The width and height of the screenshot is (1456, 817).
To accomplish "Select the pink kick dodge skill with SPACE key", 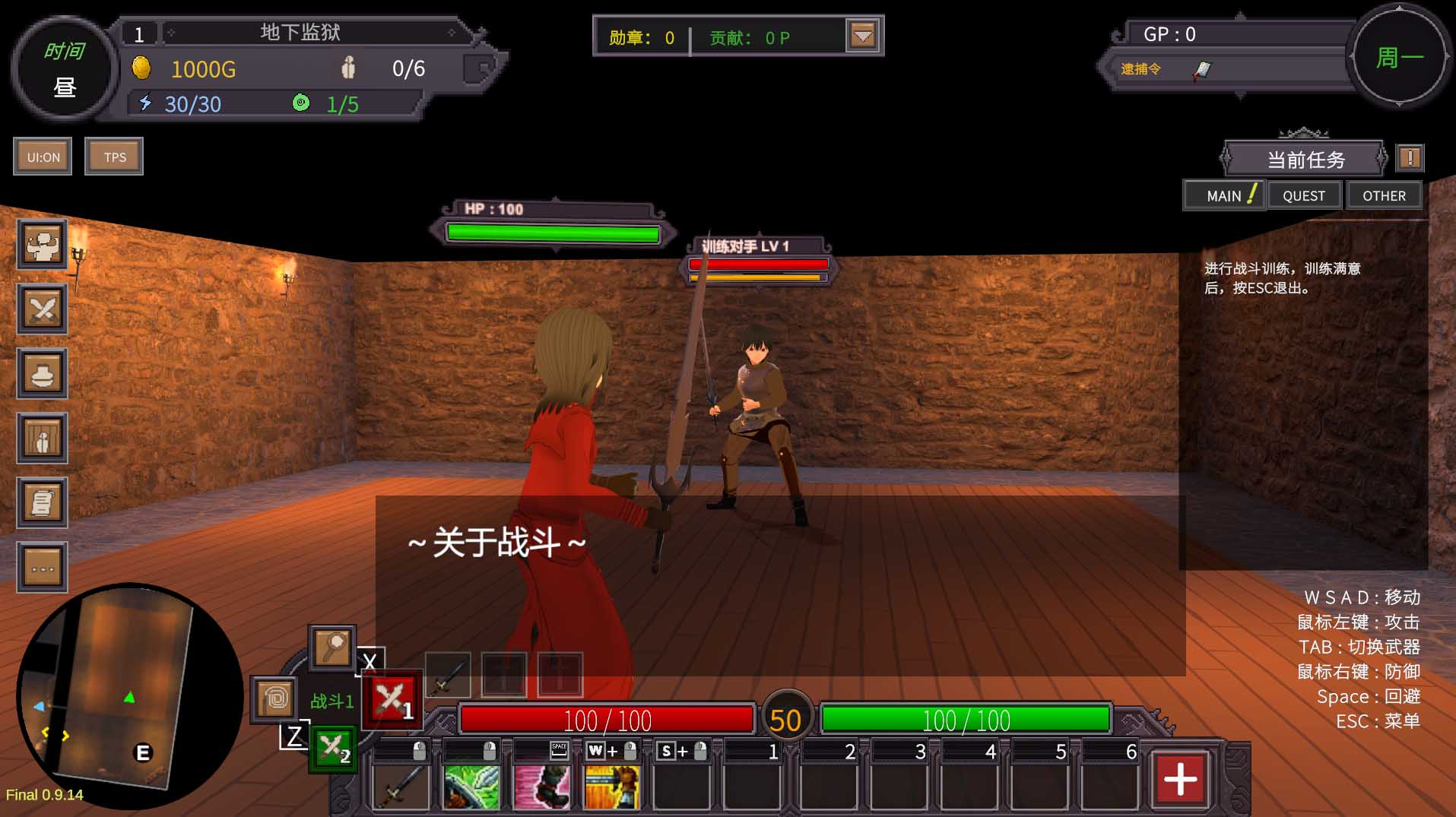I will tap(541, 787).
